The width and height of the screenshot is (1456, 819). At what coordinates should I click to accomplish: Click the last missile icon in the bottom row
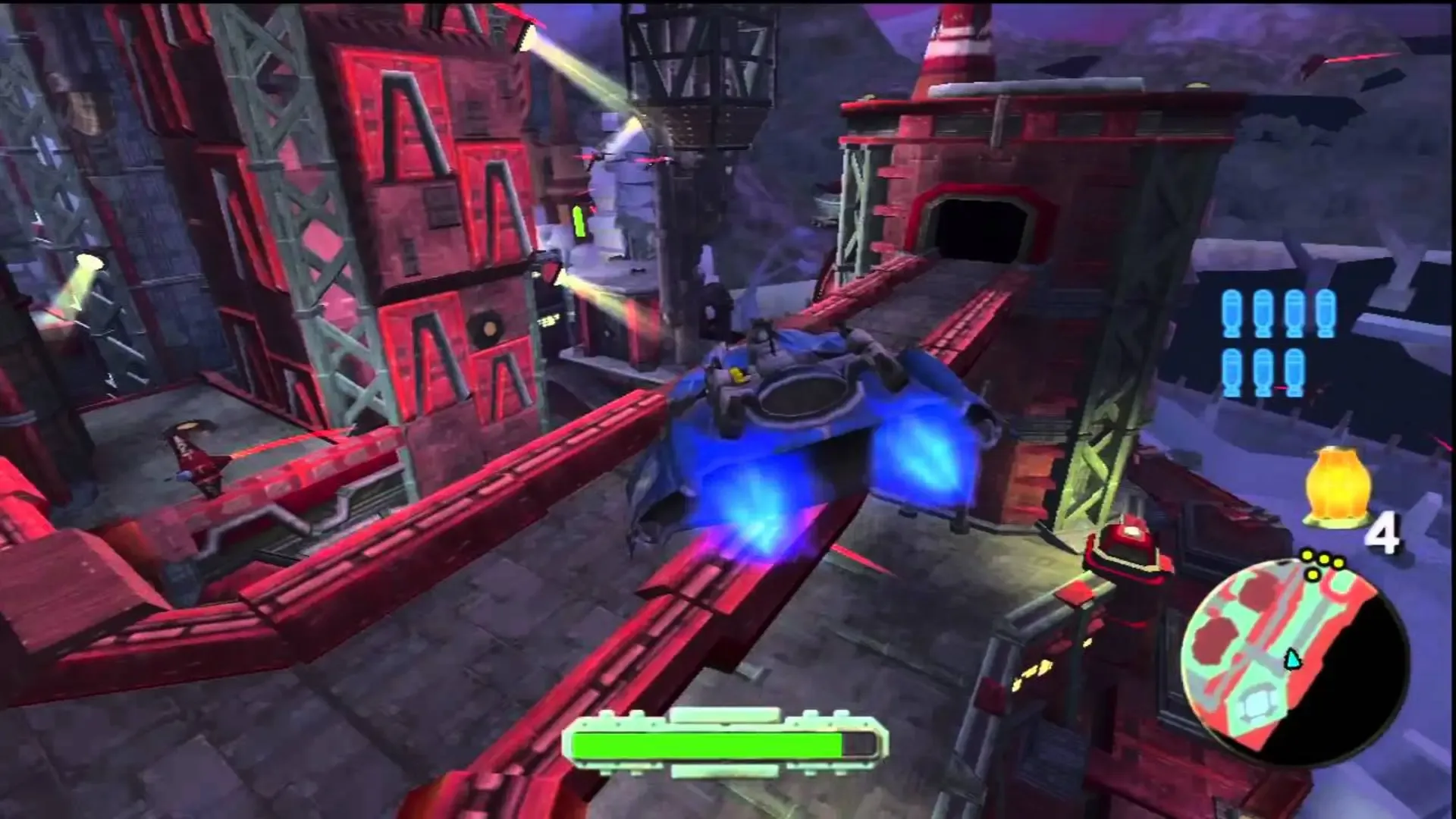1294,372
